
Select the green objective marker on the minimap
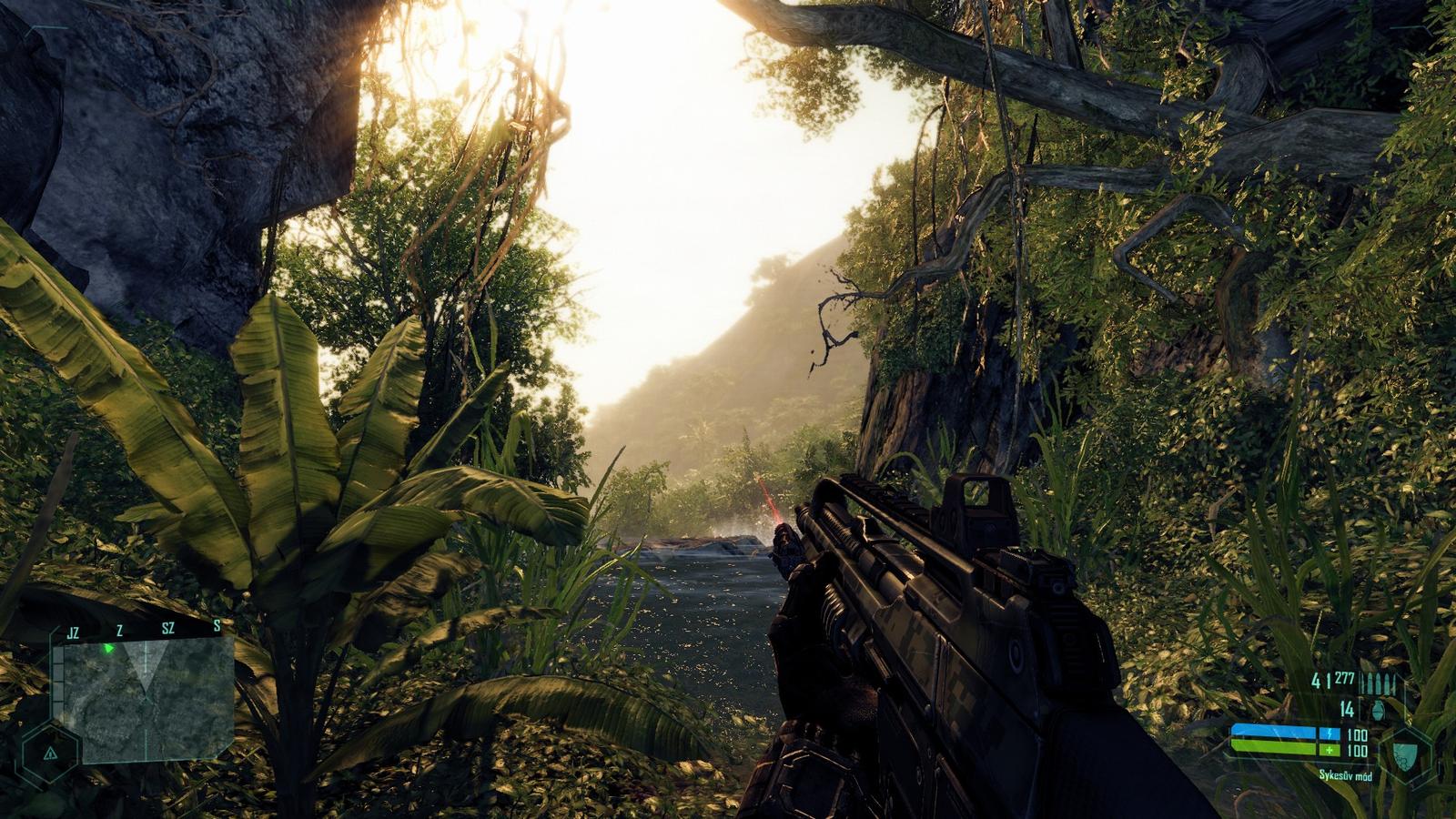[x=109, y=648]
